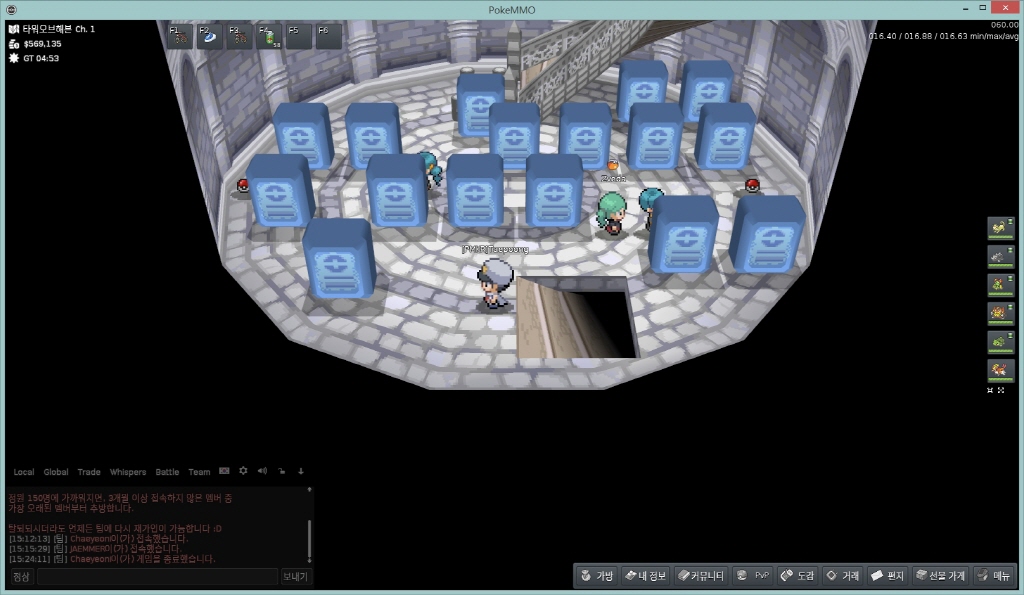
Task: Send the chat message with 보내기
Action: 296,577
